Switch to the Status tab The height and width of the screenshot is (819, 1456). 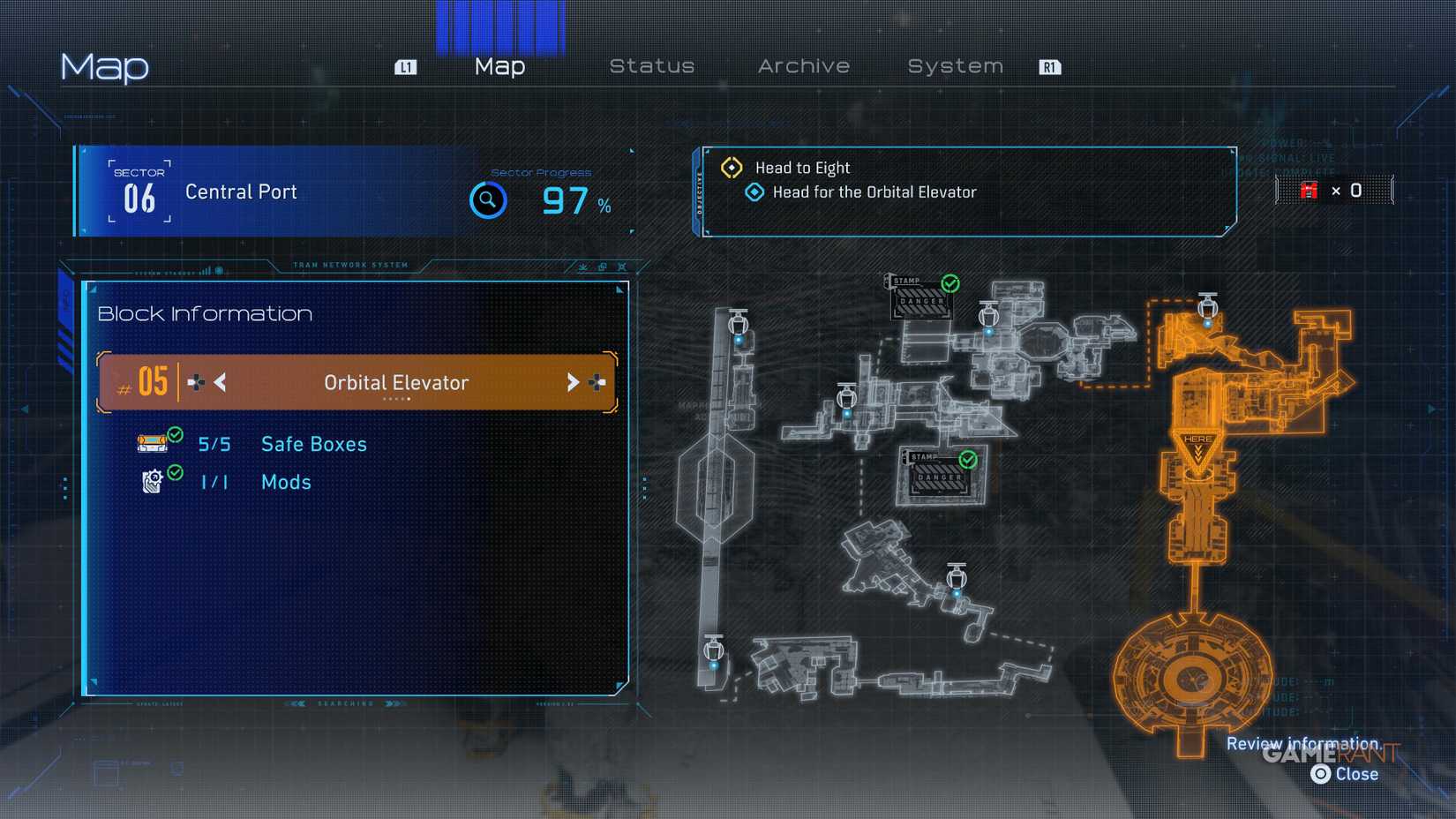[653, 65]
